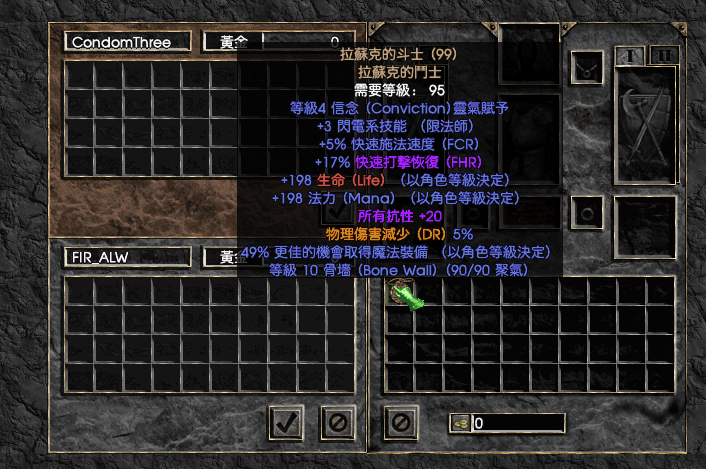This screenshot has width=706, height=469.
Task: Click the CondomThree player name label
Action: coord(127,42)
